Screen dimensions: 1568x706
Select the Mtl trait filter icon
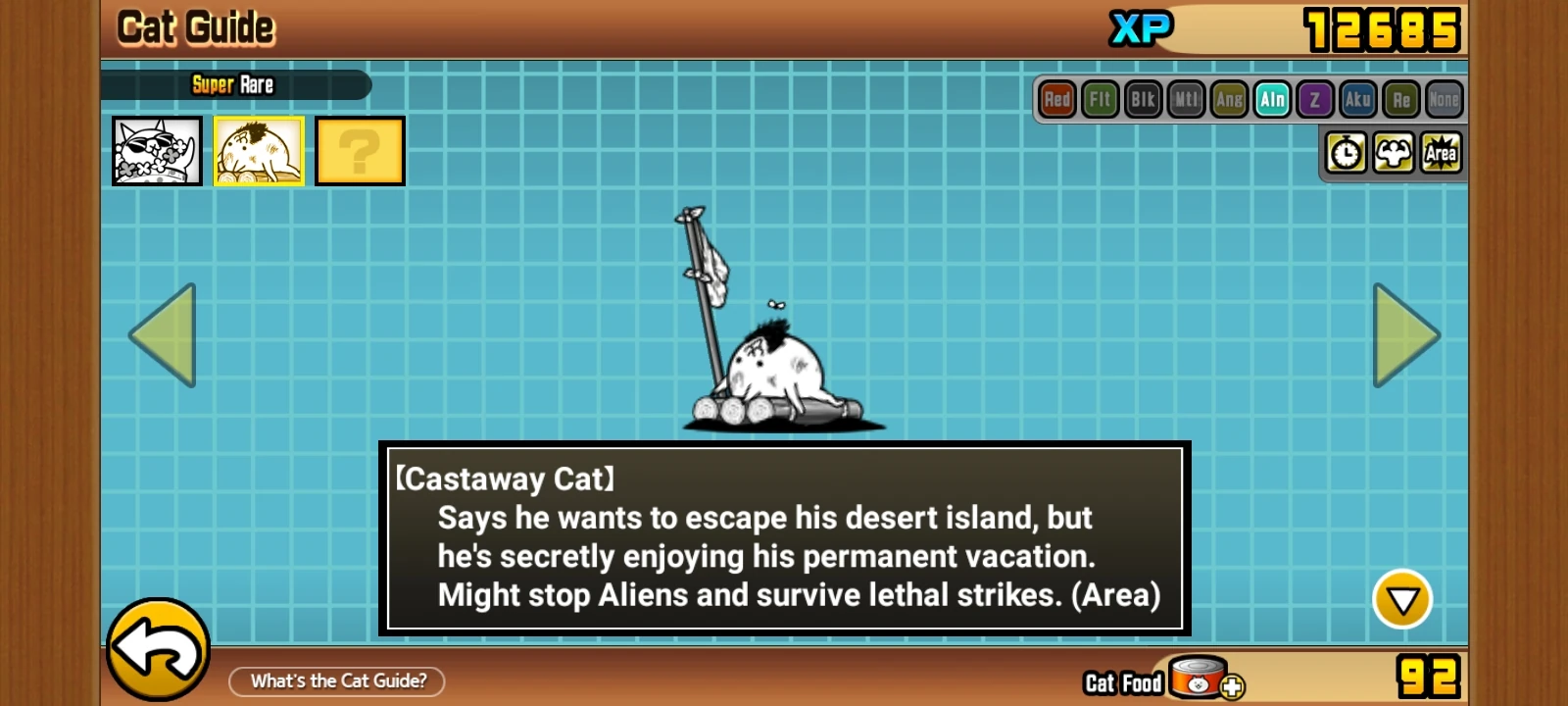tap(1186, 98)
